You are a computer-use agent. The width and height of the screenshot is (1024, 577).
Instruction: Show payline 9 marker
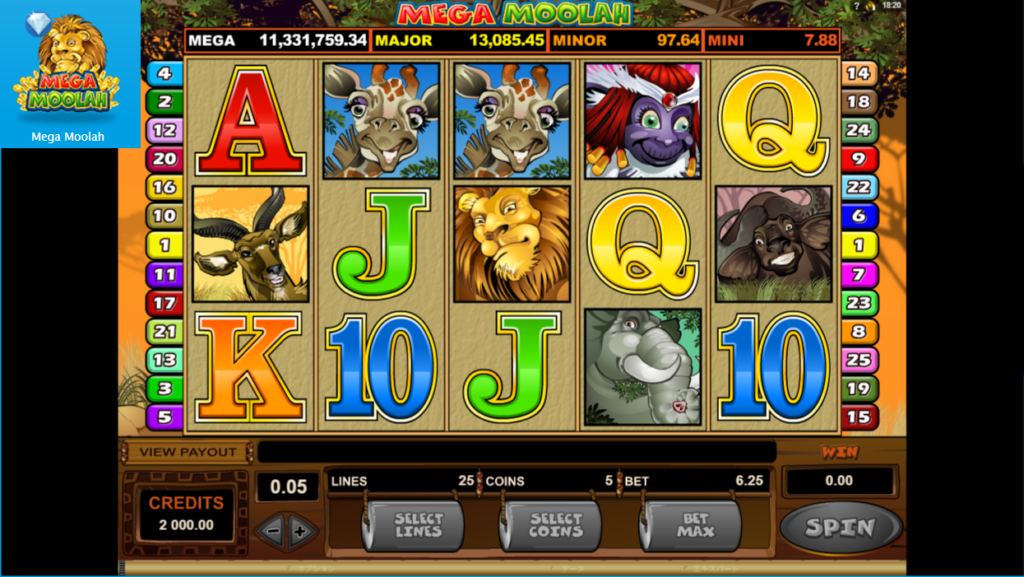(858, 158)
